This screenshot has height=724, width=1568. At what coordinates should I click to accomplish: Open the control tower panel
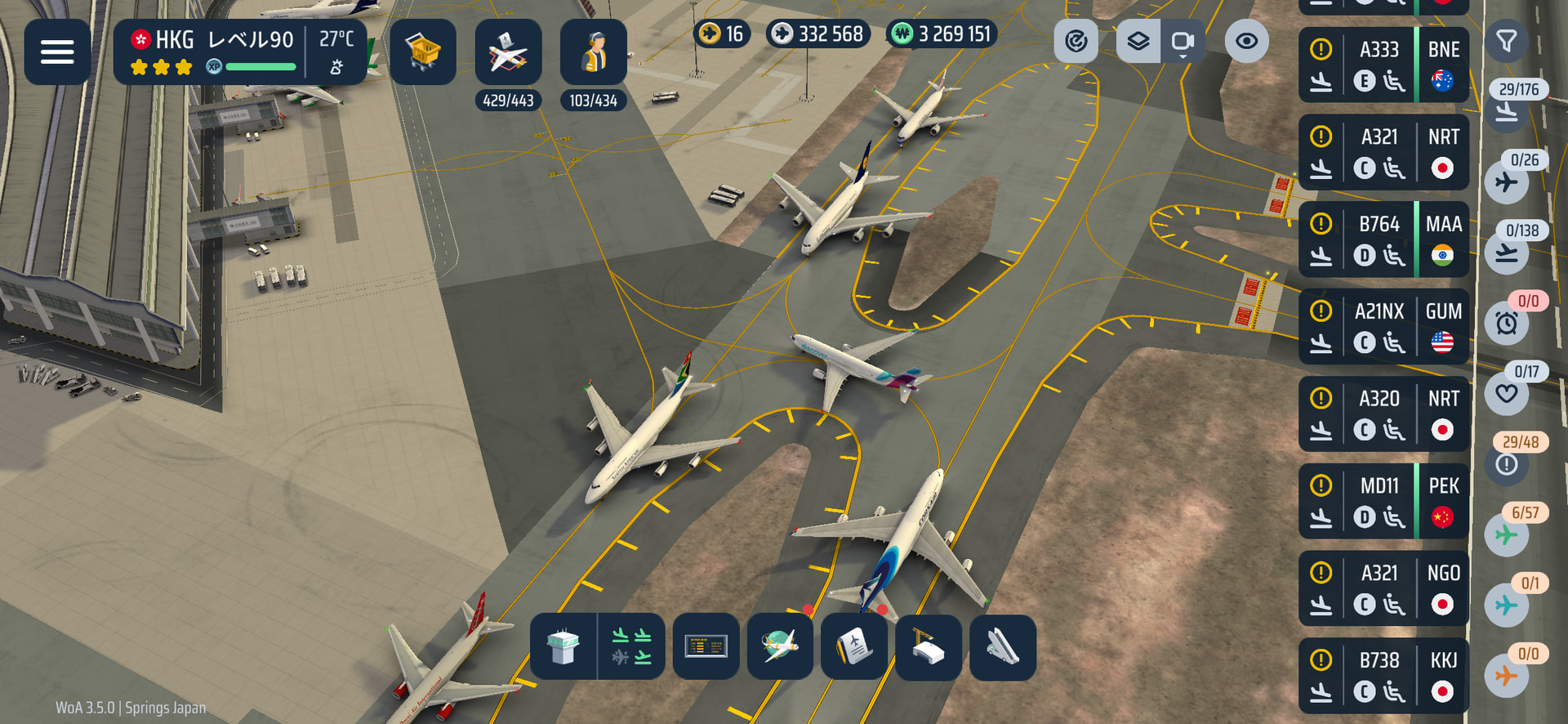[x=563, y=647]
